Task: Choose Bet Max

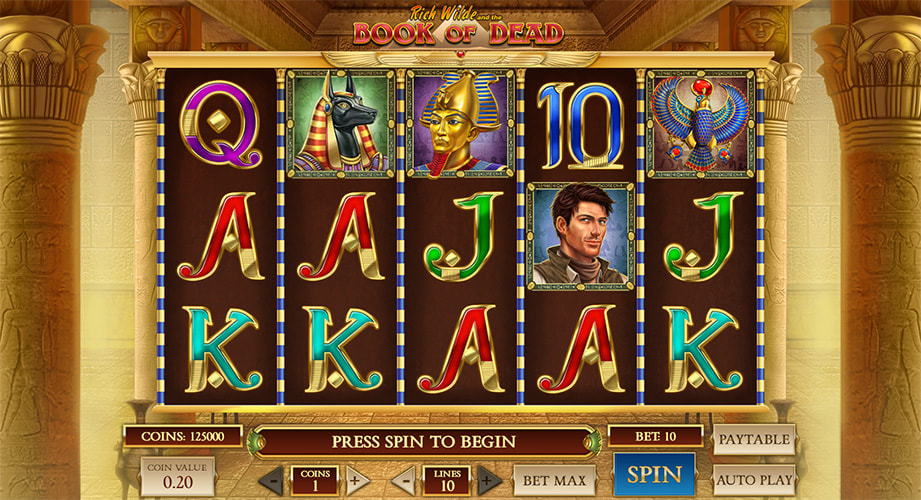Action: [x=554, y=480]
